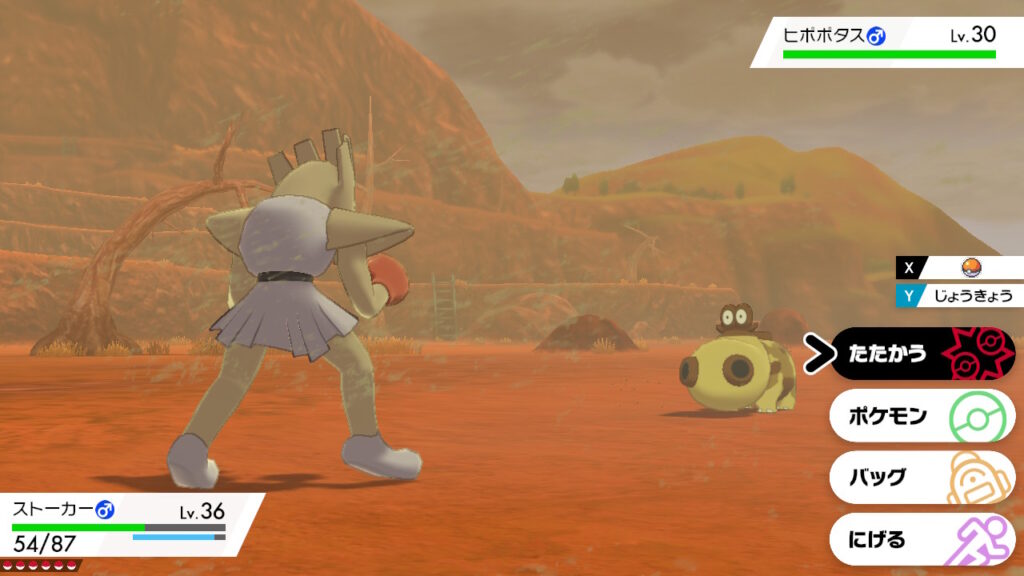Choose にげる to flee the battle
Viewport: 1024px width, 576px height.
coord(920,540)
